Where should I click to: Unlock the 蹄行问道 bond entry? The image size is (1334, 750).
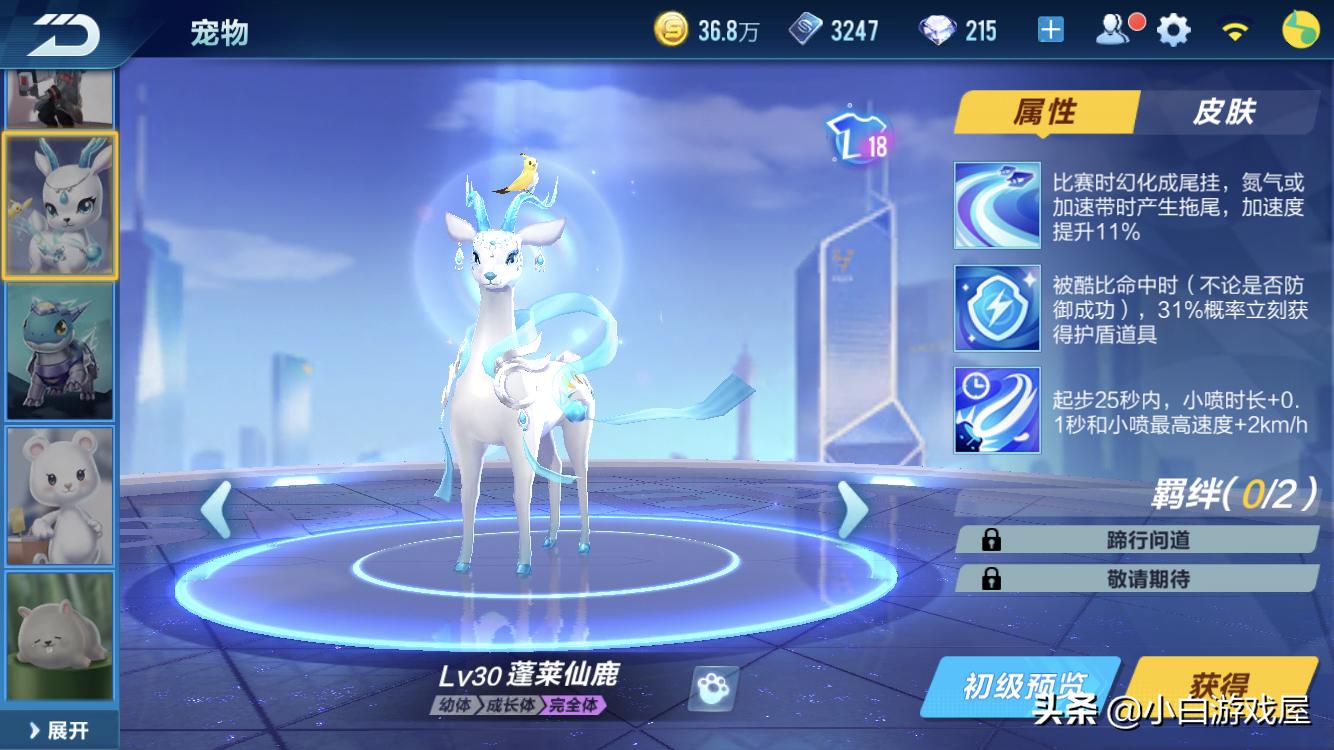point(1140,537)
